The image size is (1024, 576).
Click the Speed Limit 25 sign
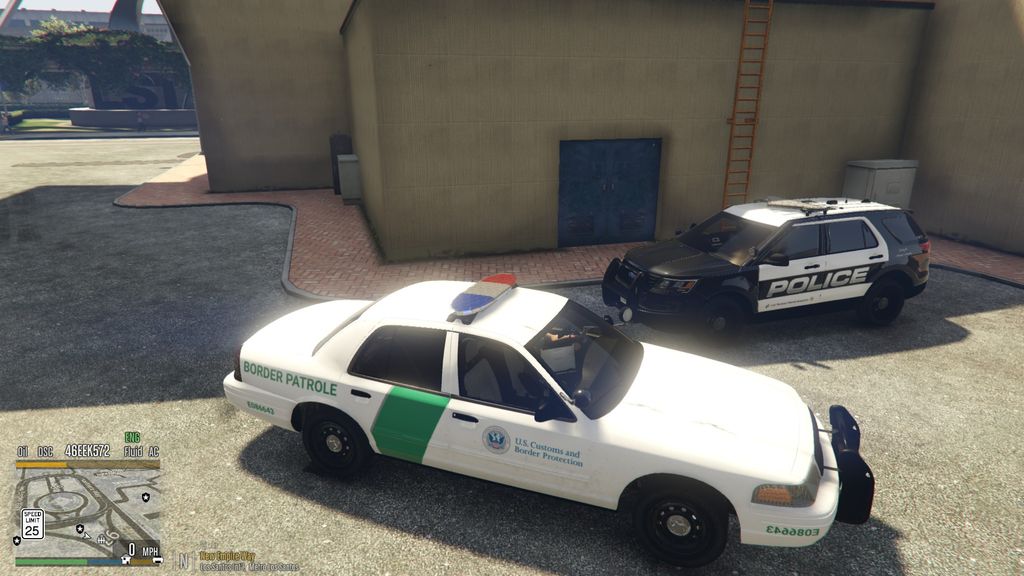pyautogui.click(x=33, y=523)
